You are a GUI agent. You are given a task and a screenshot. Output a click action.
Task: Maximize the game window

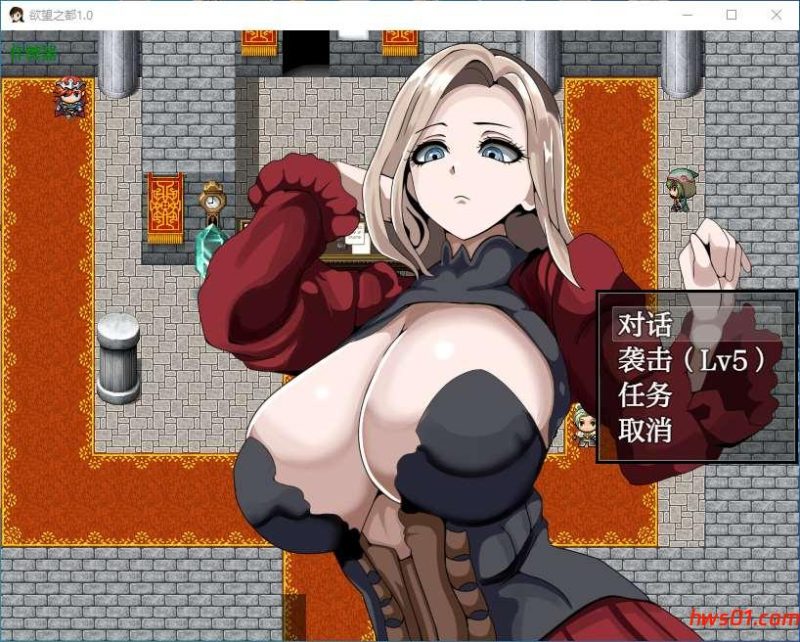click(x=731, y=15)
